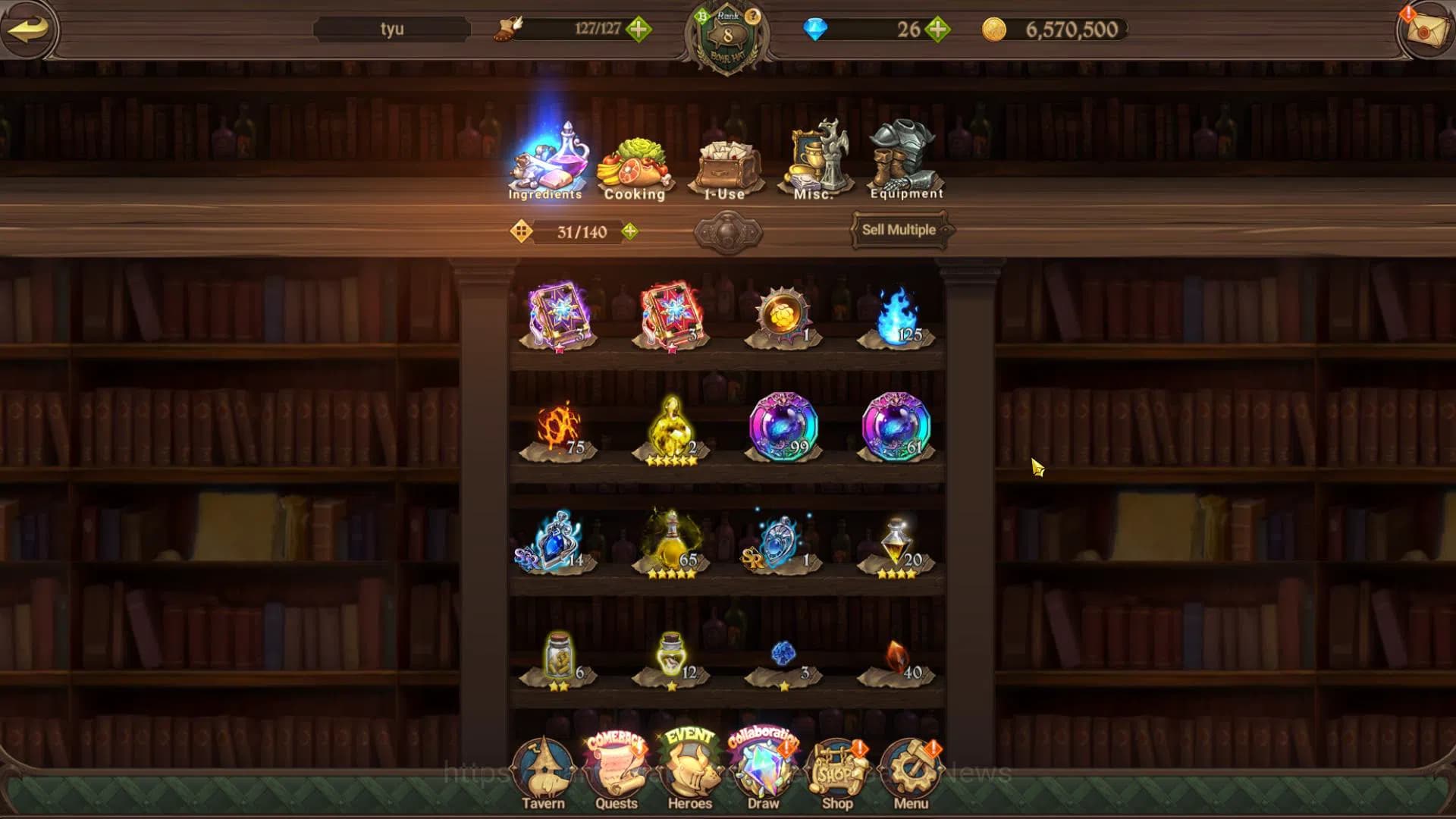Open the mailbox envelope icon
Screen dimensions: 1456x819
pos(1425,30)
